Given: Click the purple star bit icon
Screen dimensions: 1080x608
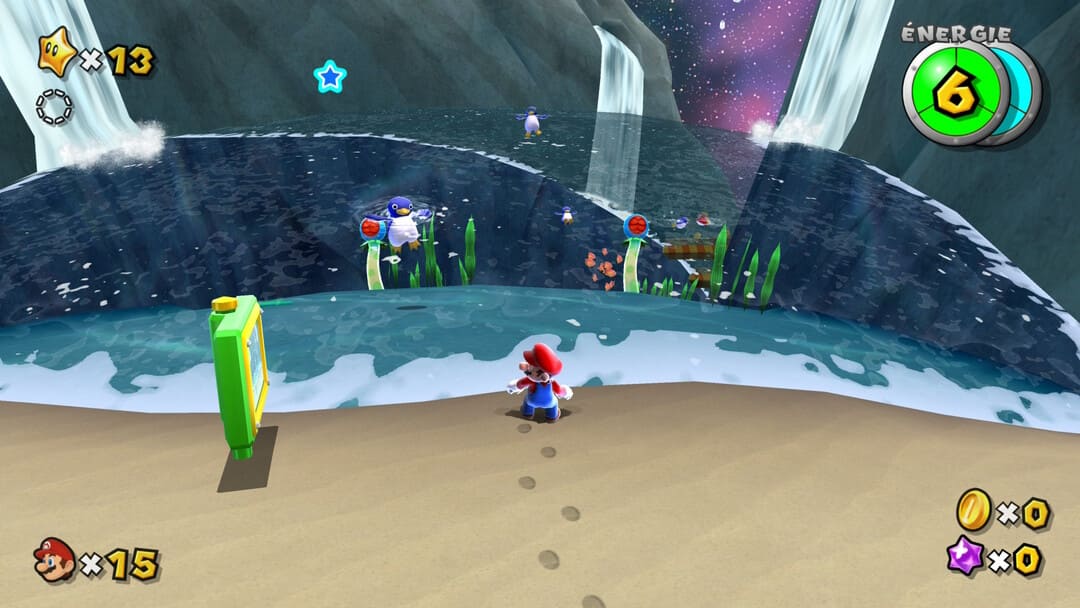Looking at the screenshot, I should point(966,555).
